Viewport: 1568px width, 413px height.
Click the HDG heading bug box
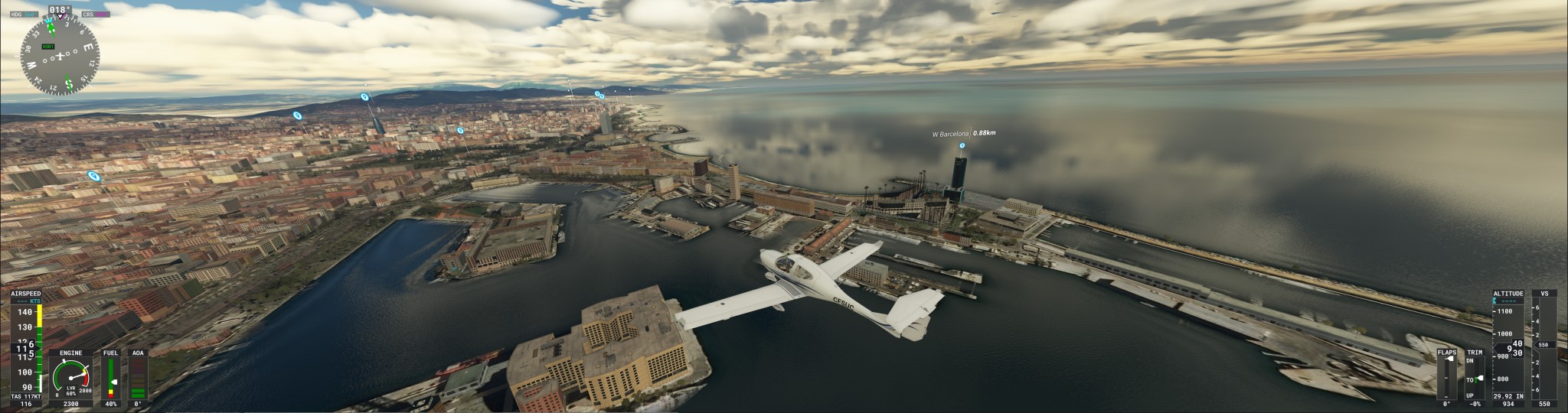(x=23, y=14)
